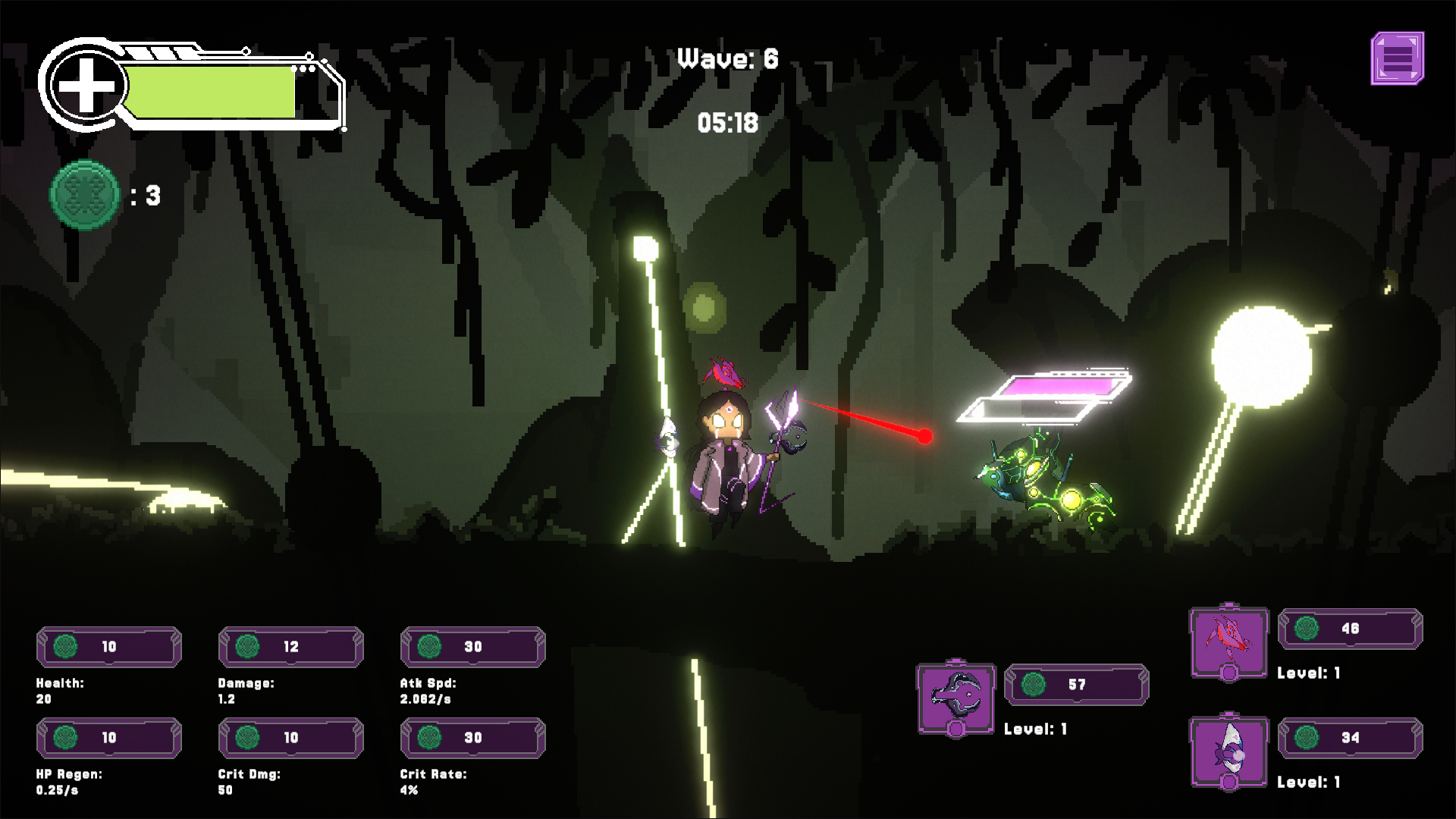The width and height of the screenshot is (1456, 819).
Task: Buy the Health upgrade for 10
Action: click(x=109, y=647)
